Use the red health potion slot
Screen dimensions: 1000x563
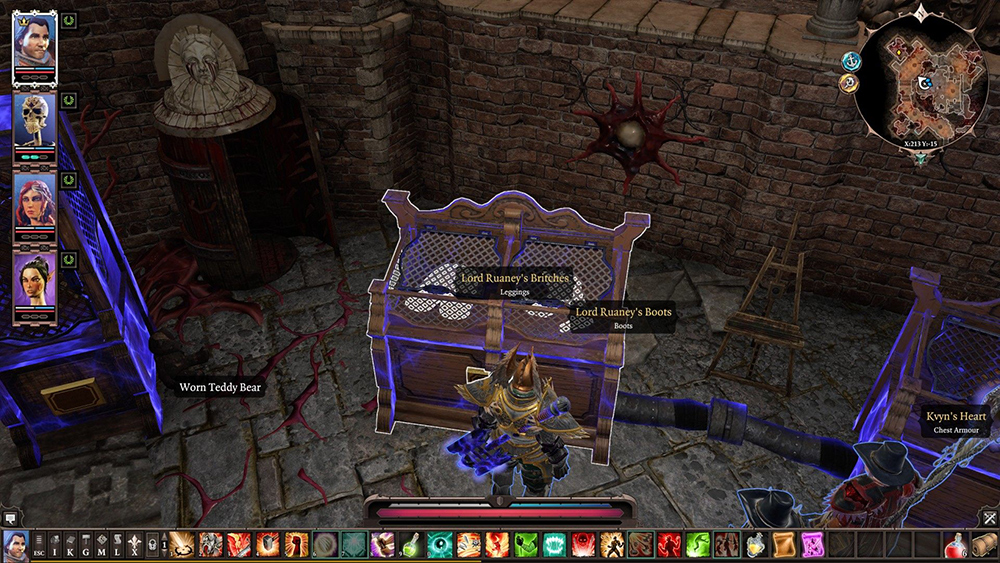956,545
